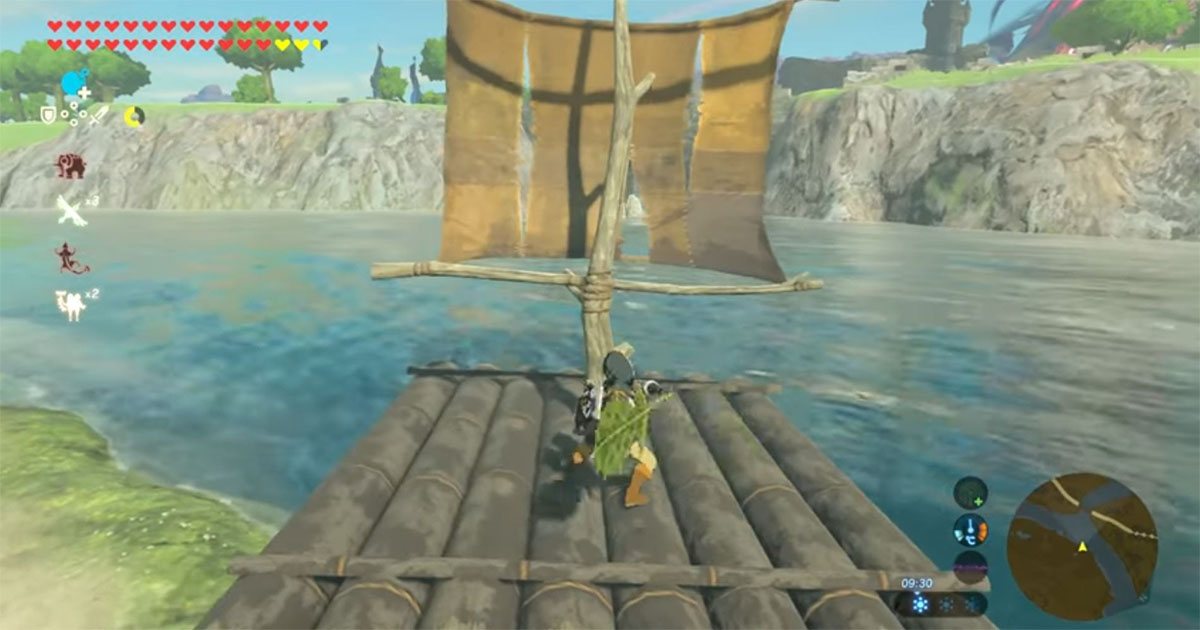Select the noise level indicator circle
The image size is (1200, 630).
970,565
